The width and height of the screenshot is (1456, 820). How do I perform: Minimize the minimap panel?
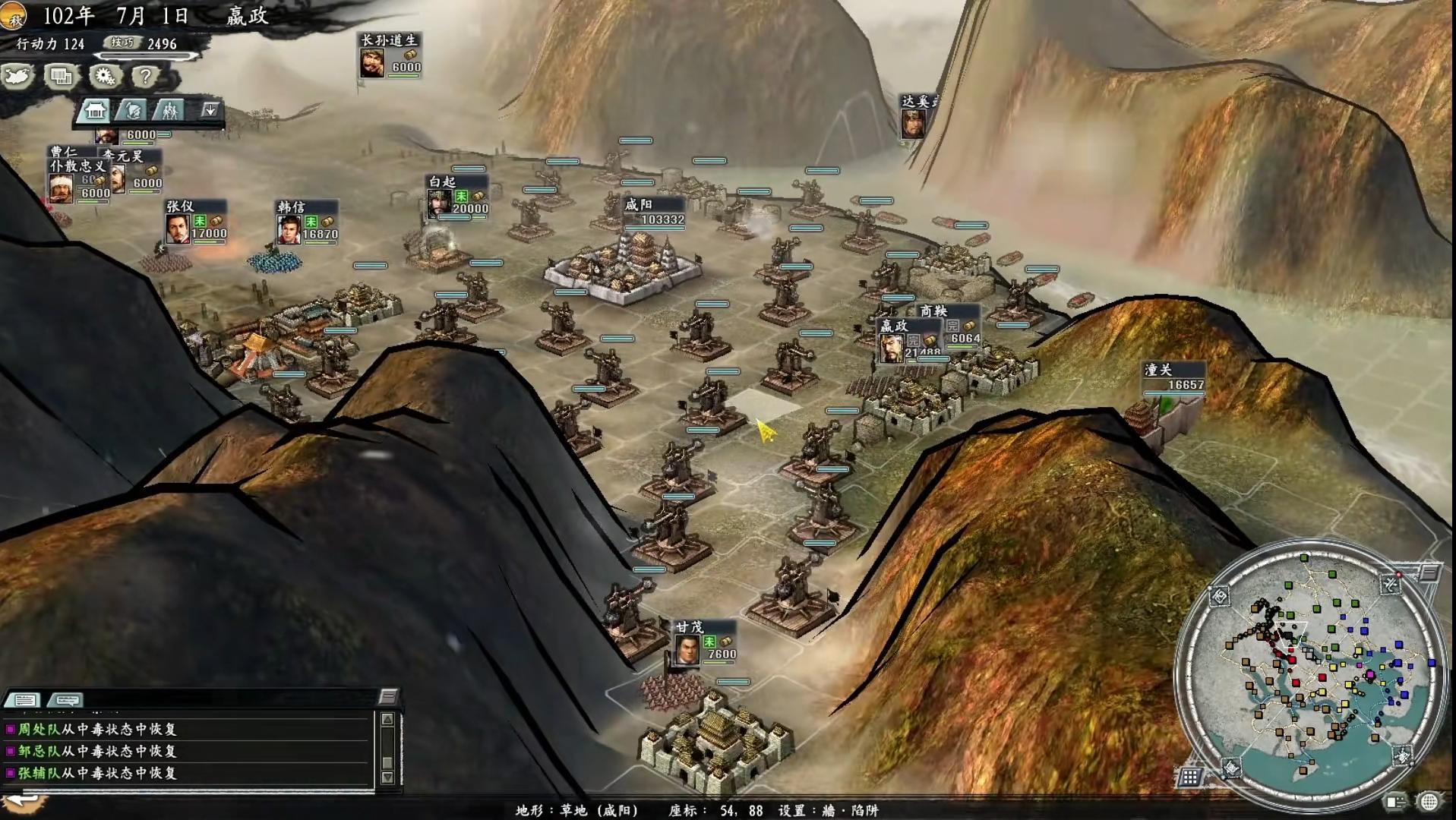pyautogui.click(x=1429, y=572)
